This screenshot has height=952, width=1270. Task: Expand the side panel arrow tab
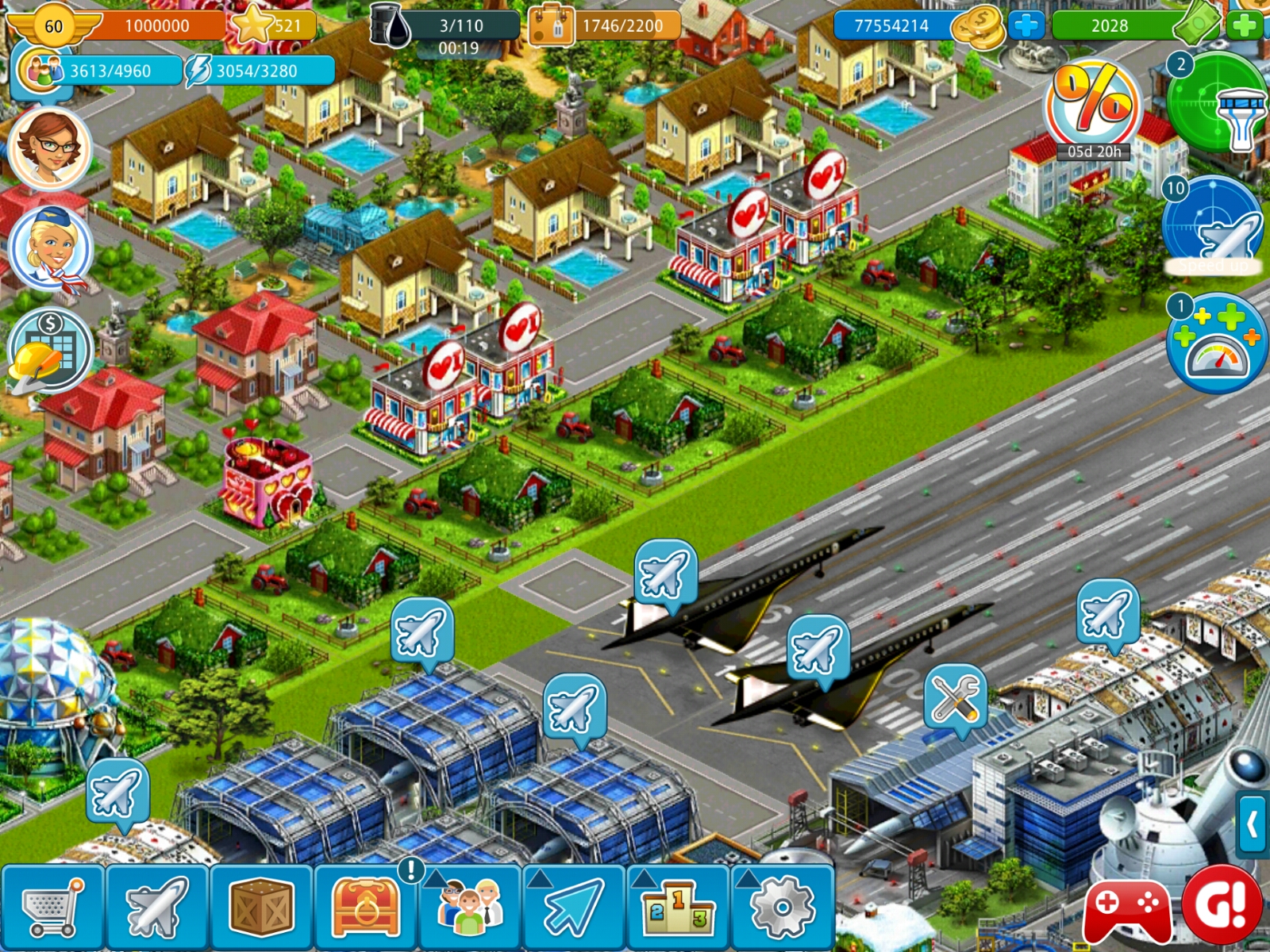pyautogui.click(x=1253, y=825)
